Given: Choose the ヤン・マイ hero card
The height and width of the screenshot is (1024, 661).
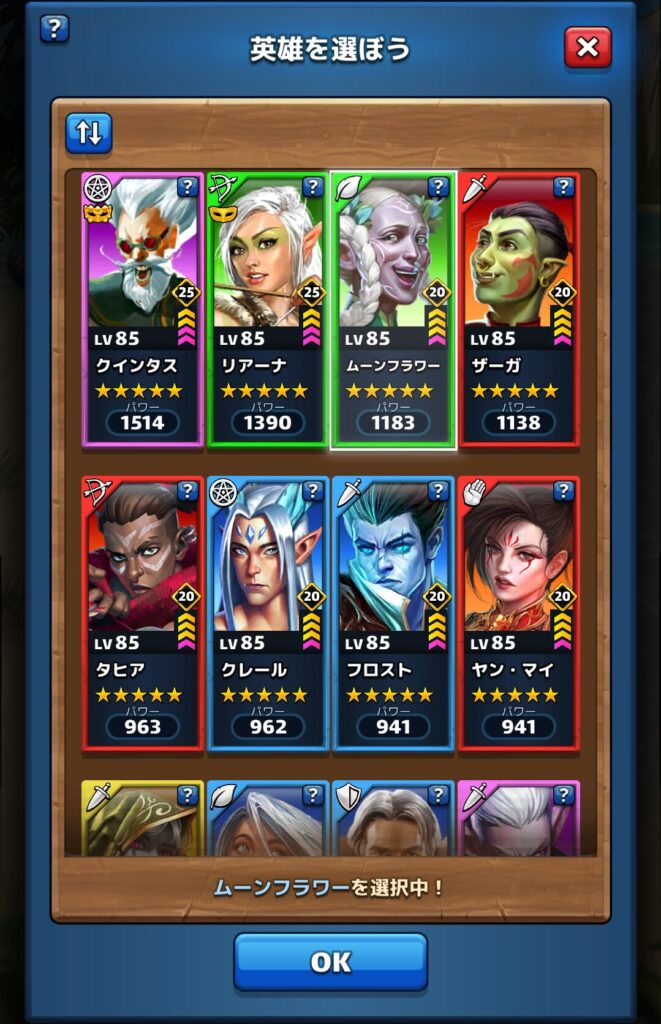Looking at the screenshot, I should point(518,614).
